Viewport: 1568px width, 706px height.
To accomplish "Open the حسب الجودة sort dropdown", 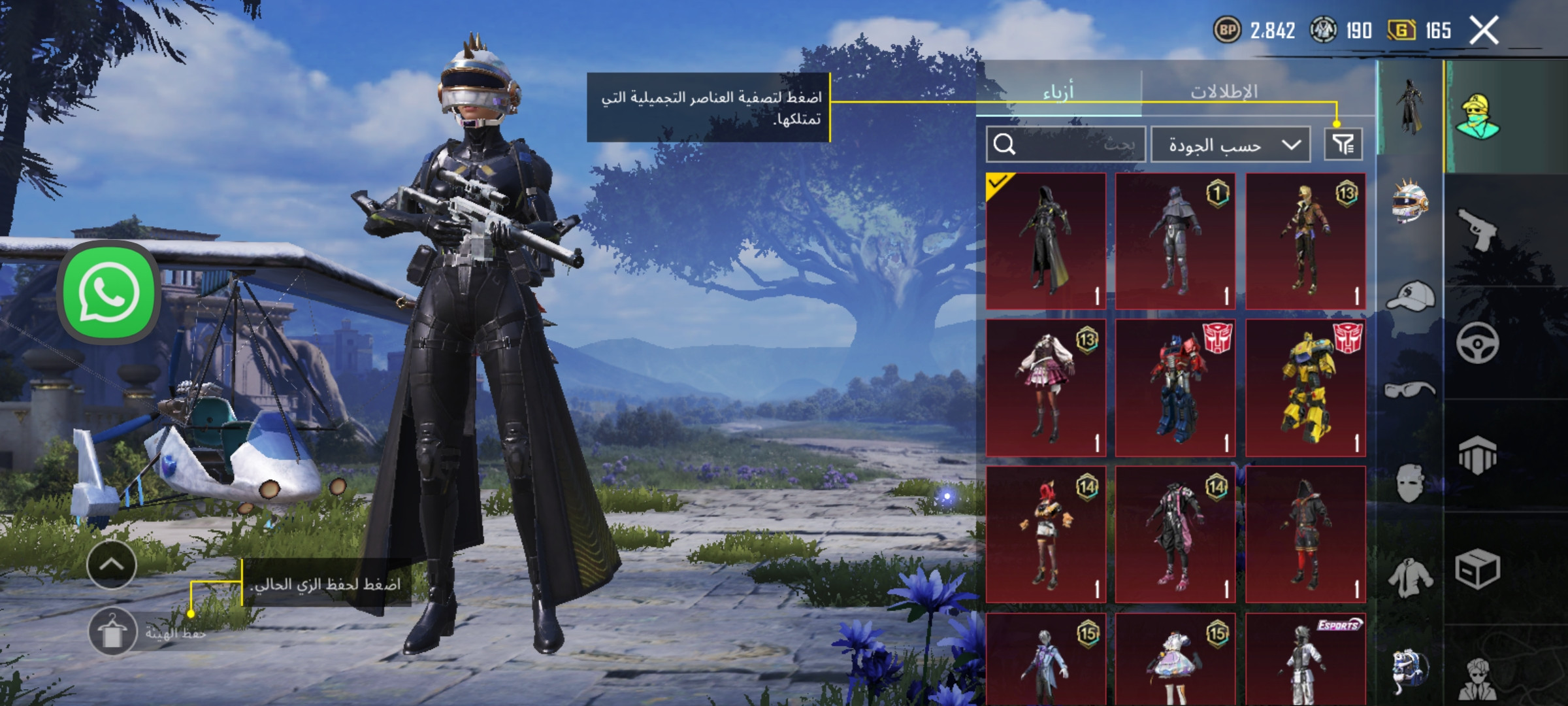I will pos(1230,144).
